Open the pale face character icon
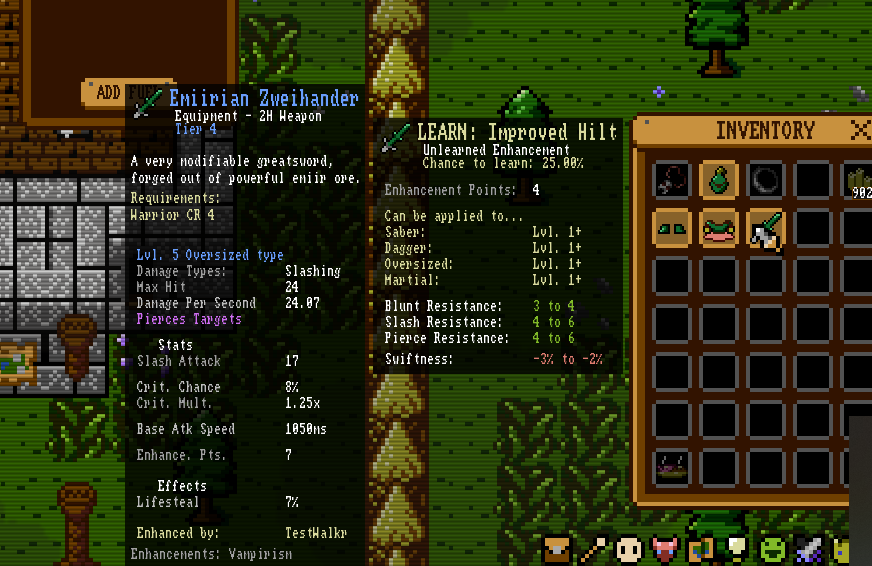Viewport: 872px width, 566px height. [x=628, y=549]
